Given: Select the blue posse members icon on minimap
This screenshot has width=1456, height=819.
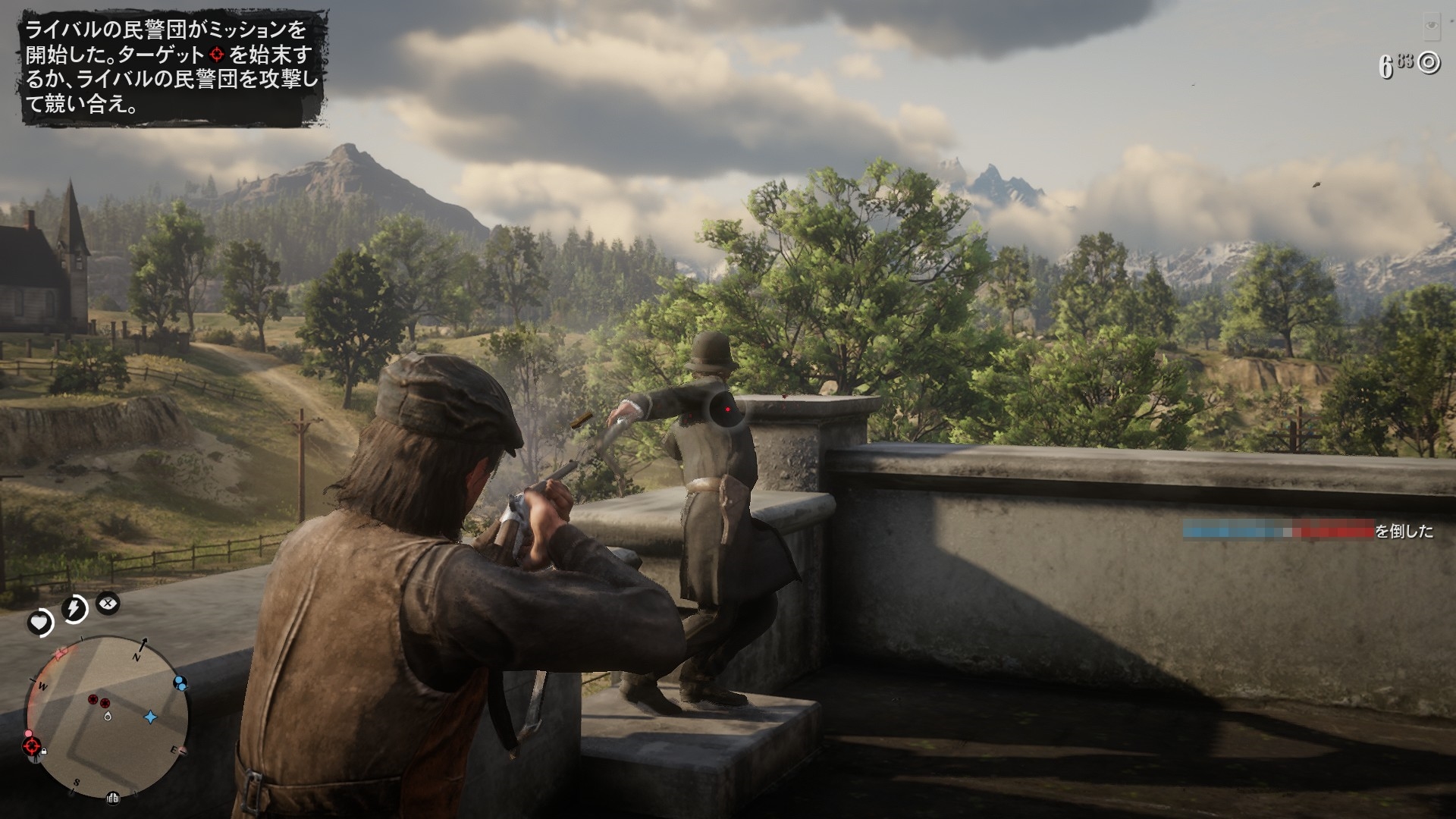Looking at the screenshot, I should tap(180, 682).
